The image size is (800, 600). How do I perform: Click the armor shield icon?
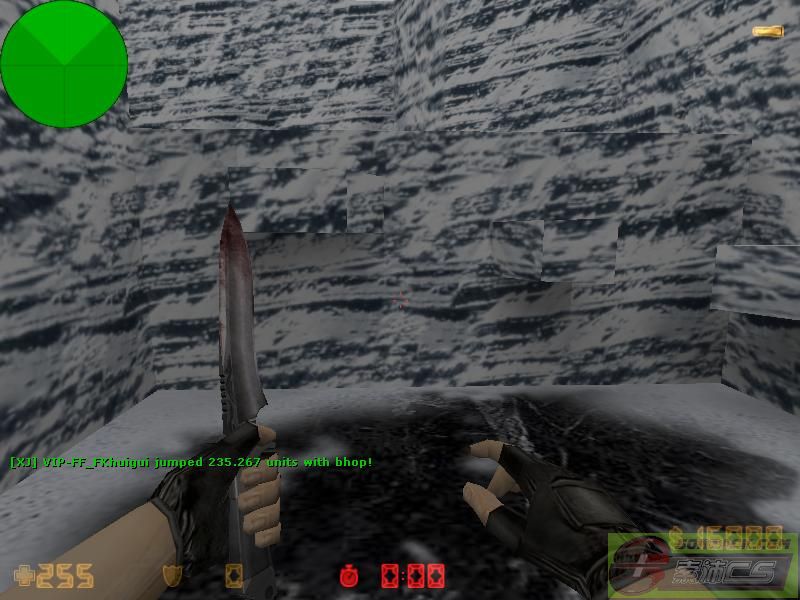coord(172,576)
